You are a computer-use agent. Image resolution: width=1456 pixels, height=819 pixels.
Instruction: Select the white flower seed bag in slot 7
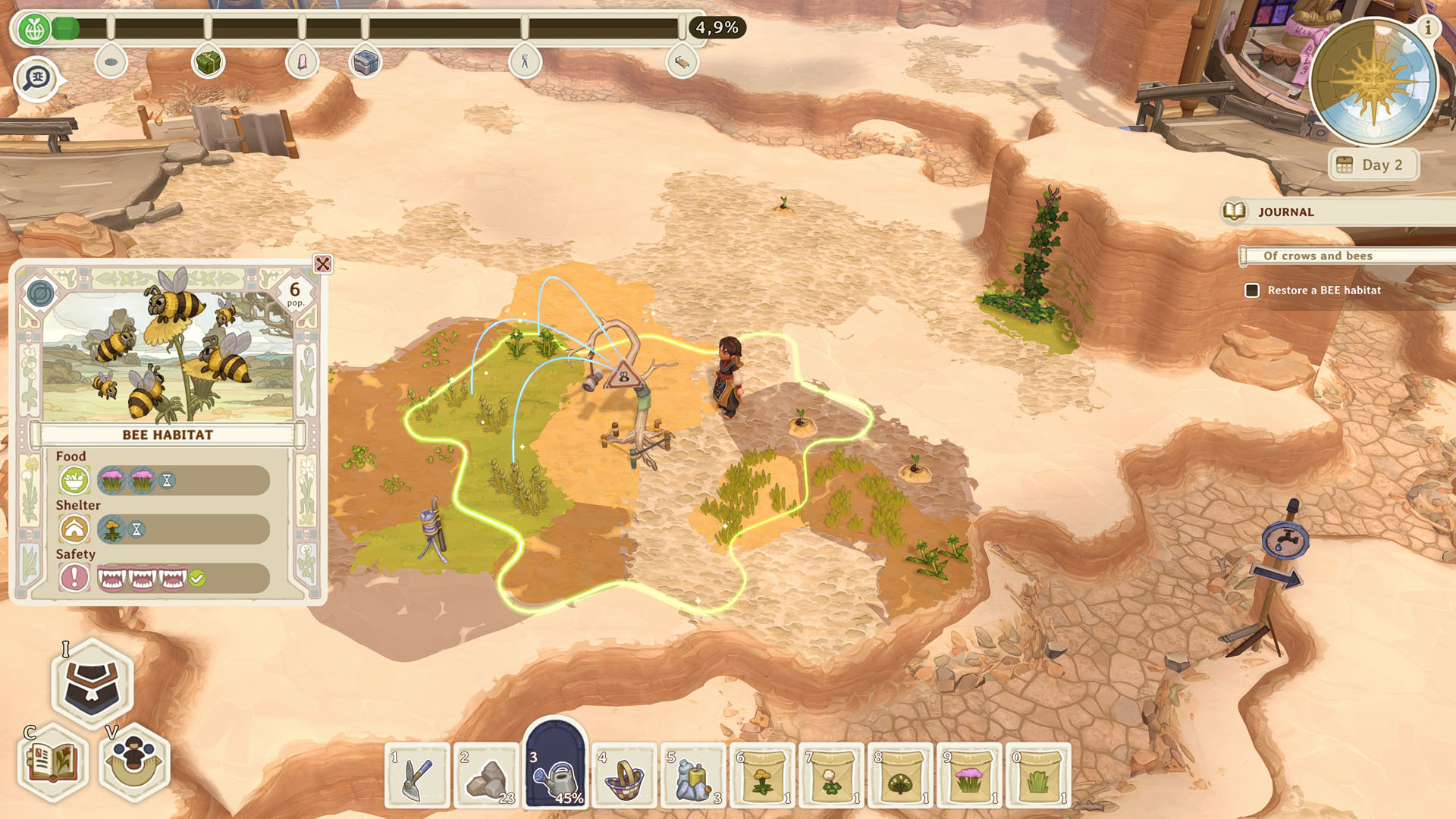pyautogui.click(x=832, y=778)
